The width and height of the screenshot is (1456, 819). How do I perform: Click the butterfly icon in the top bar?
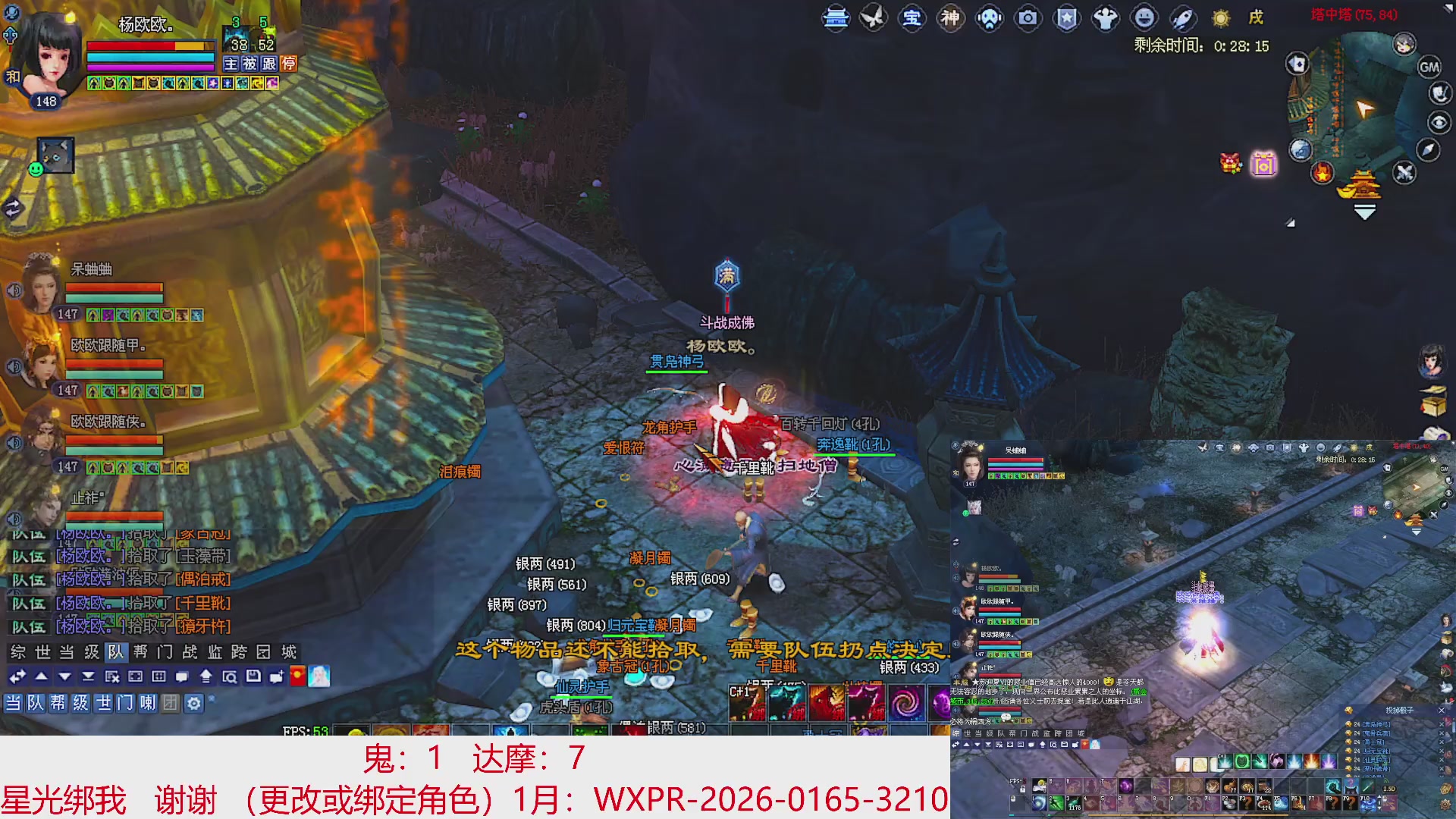[x=874, y=19]
